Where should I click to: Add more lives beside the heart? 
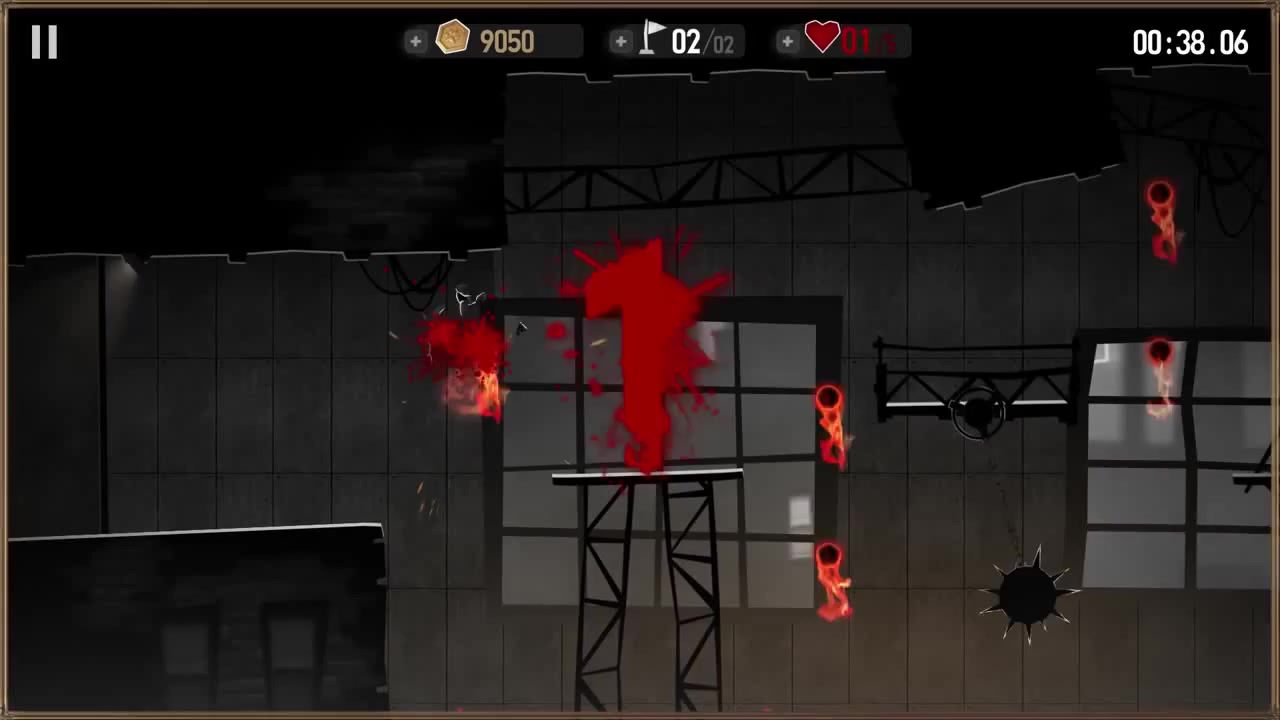pyautogui.click(x=788, y=41)
